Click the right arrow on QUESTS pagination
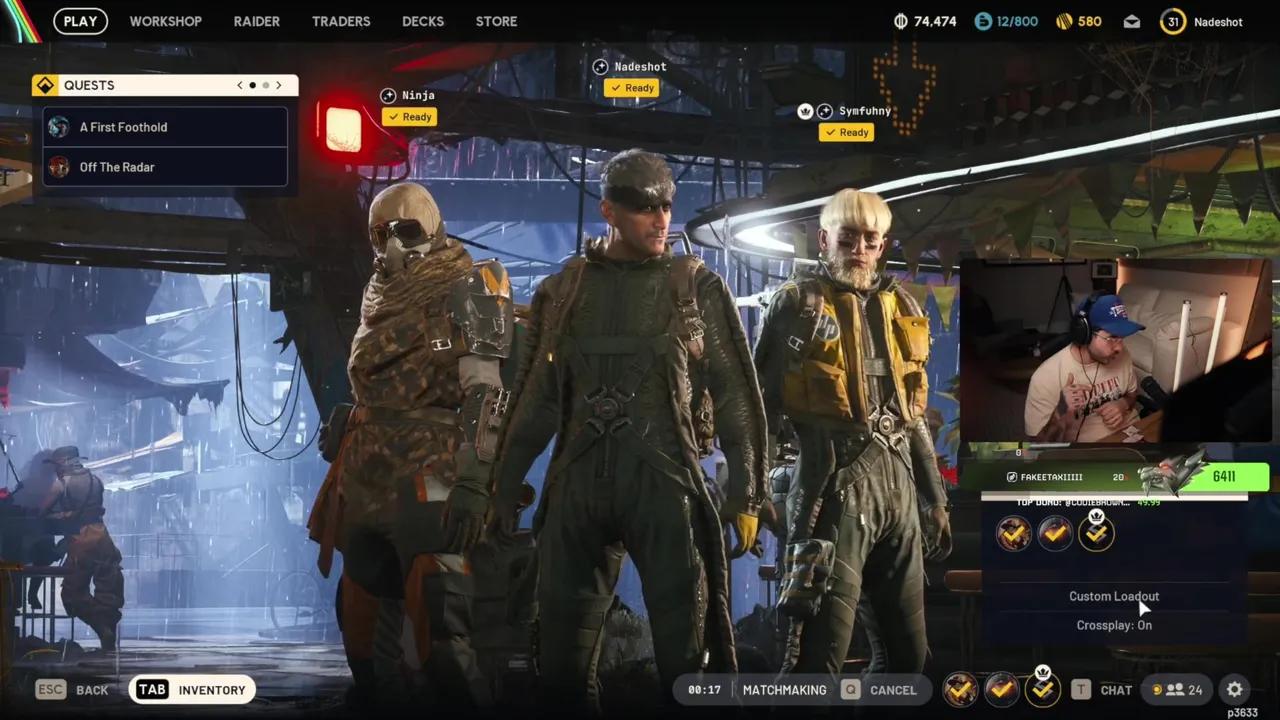This screenshot has height=720, width=1280. pos(278,85)
